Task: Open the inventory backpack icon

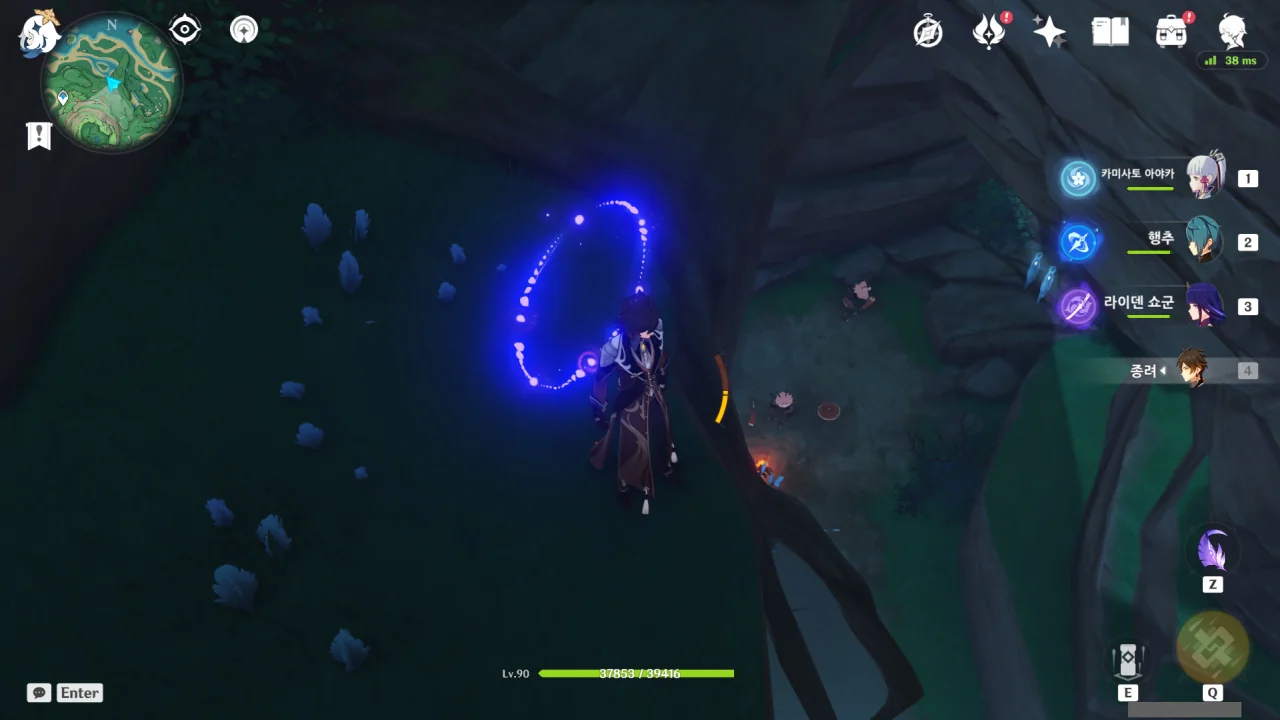Action: (x=1171, y=32)
